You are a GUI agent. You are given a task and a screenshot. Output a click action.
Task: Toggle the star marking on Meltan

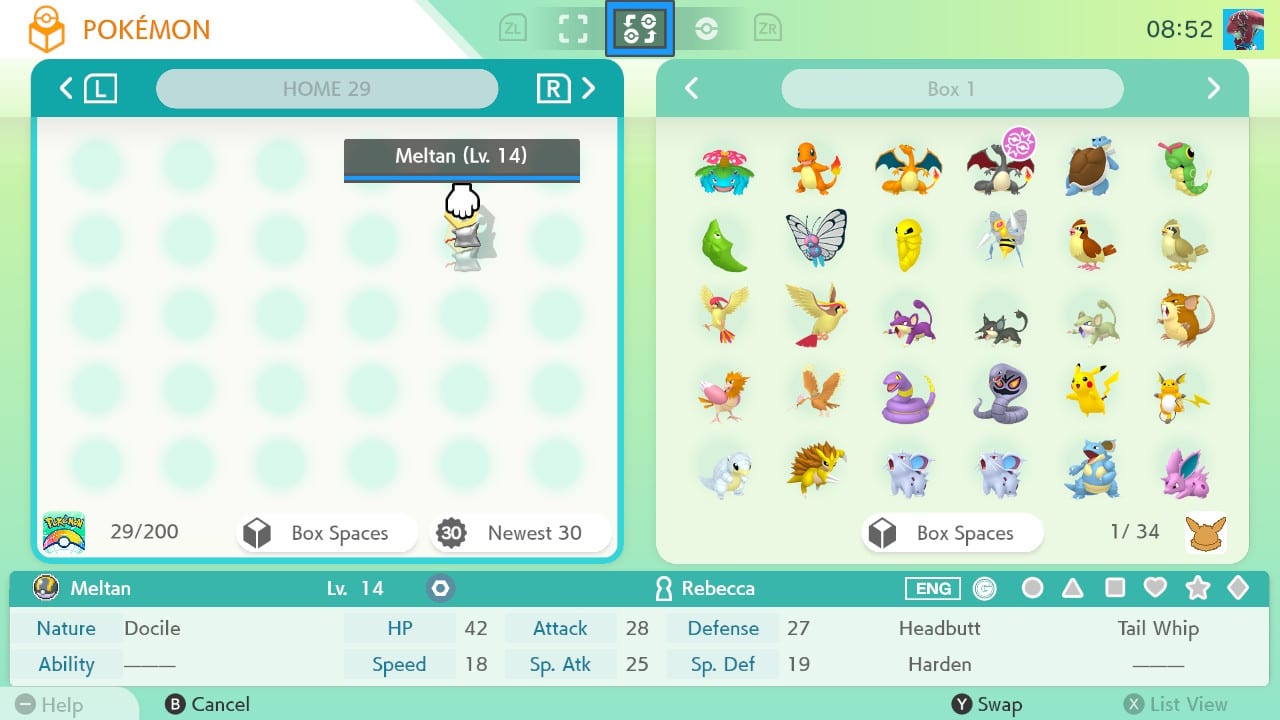pyautogui.click(x=1196, y=588)
